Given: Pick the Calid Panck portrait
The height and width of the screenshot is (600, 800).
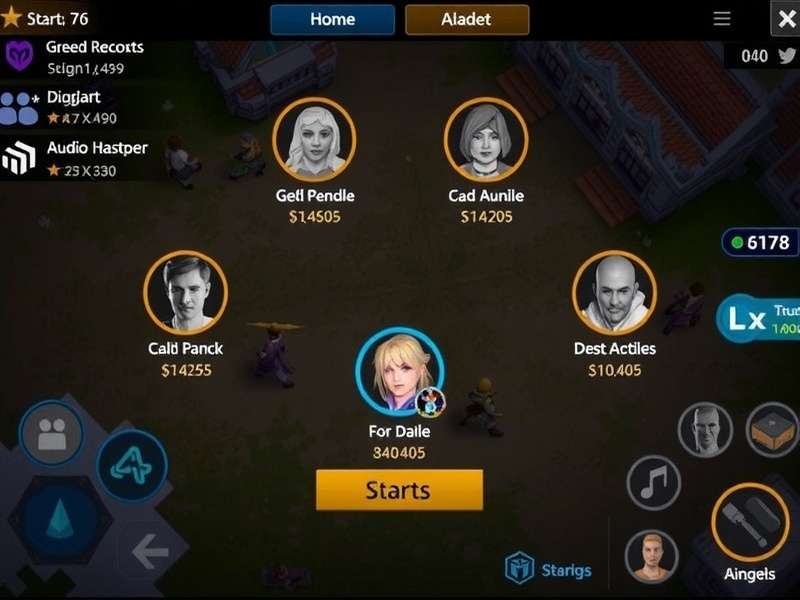Looking at the screenshot, I should pyautogui.click(x=185, y=292).
